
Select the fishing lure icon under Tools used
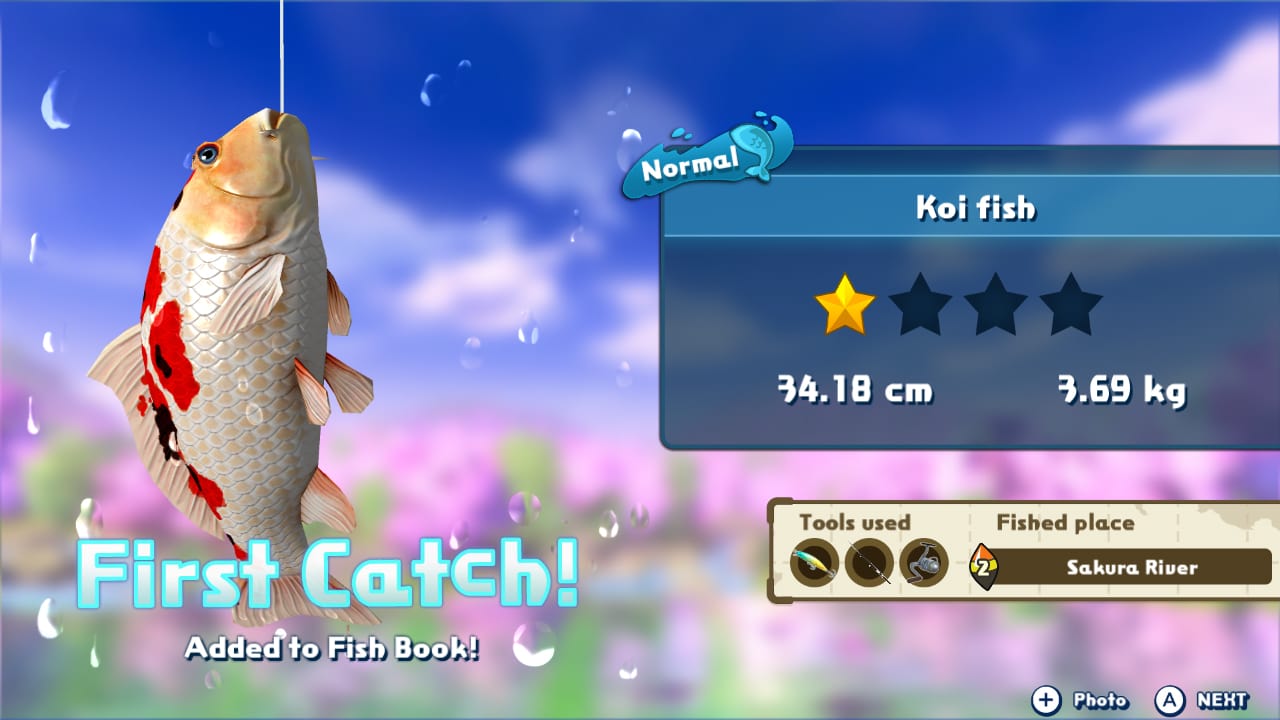point(812,563)
